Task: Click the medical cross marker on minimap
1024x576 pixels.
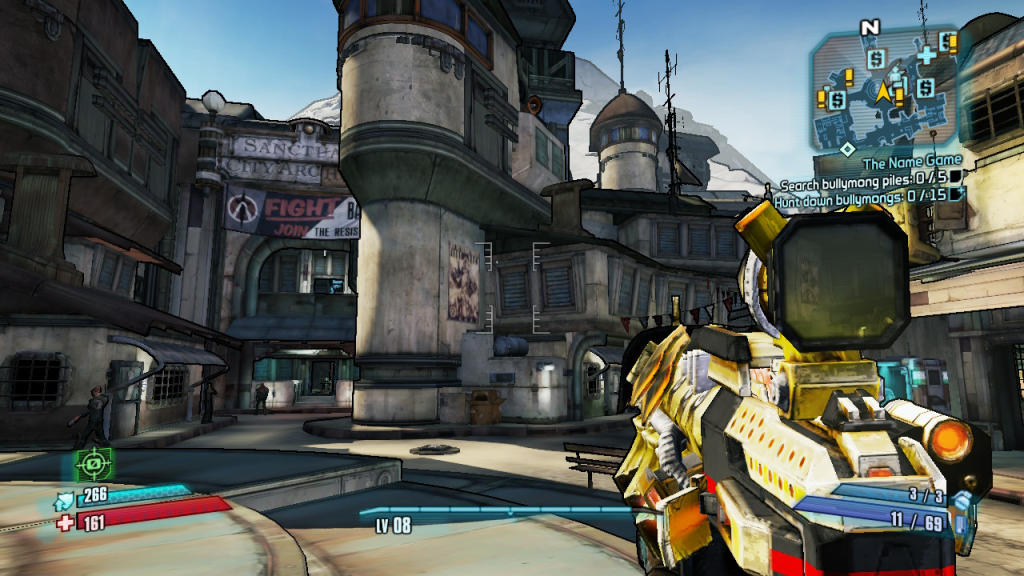Action: (x=928, y=55)
